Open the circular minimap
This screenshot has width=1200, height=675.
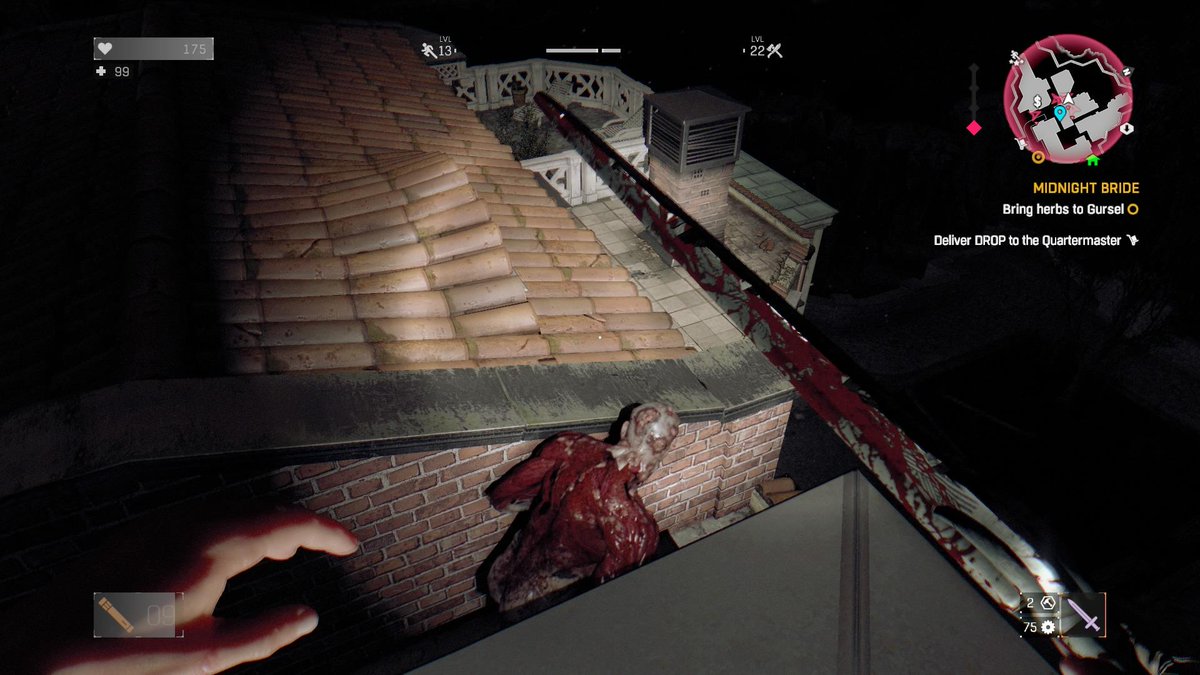(x=1068, y=100)
